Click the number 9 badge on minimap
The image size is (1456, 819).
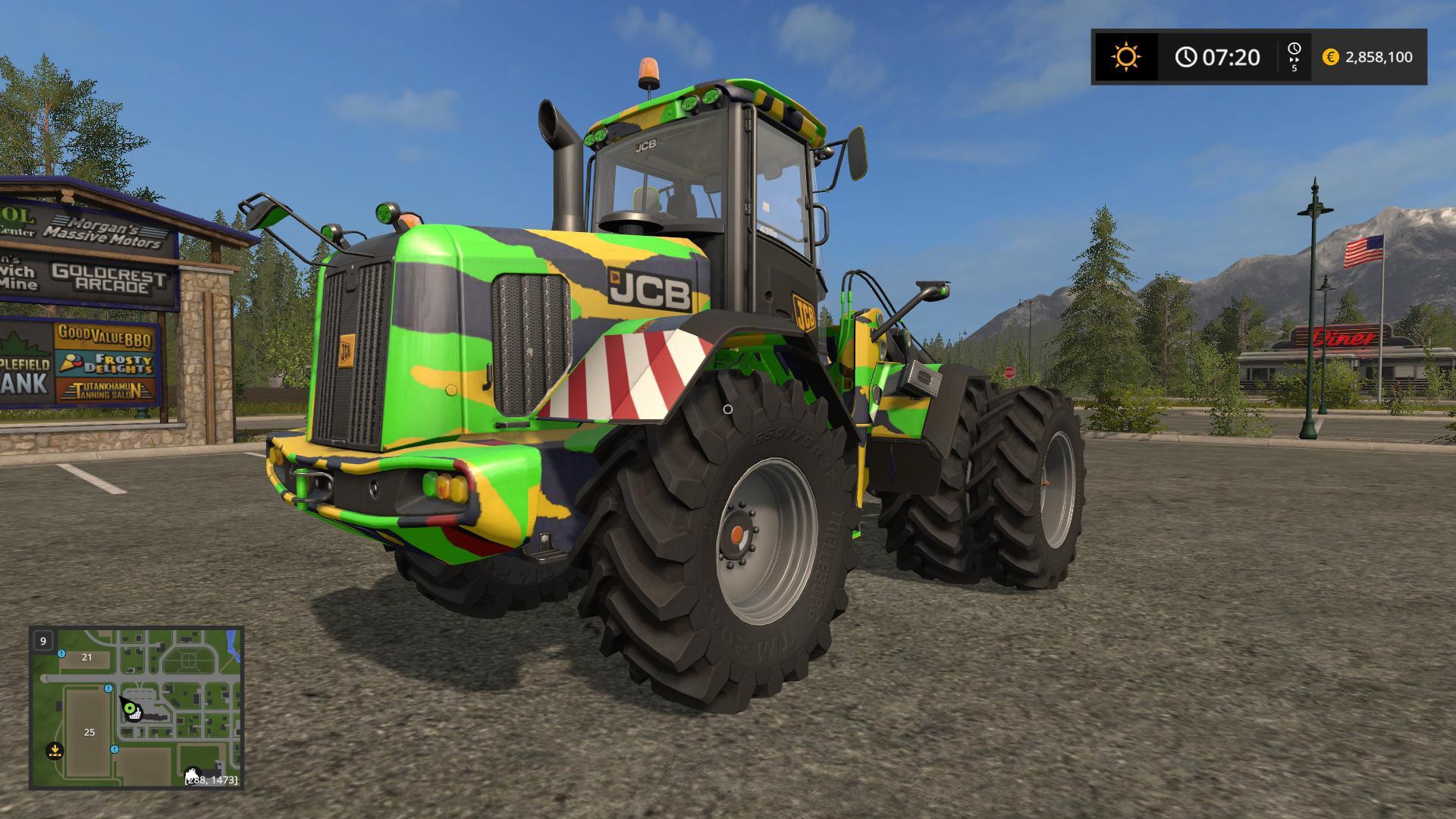point(43,641)
